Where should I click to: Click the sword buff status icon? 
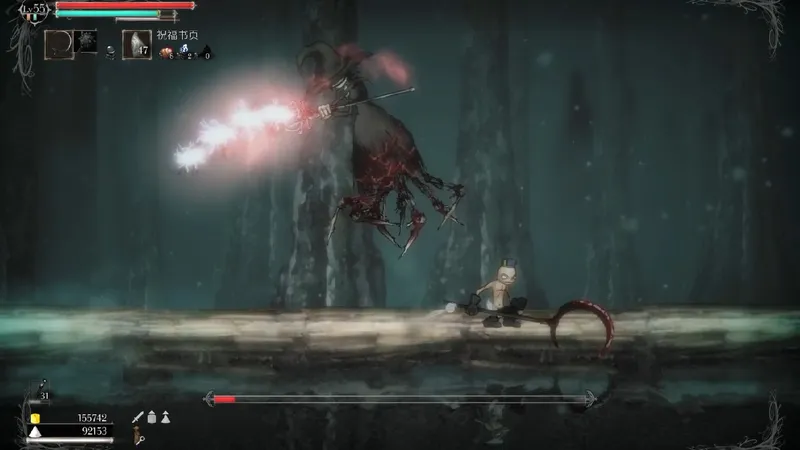click(137, 417)
